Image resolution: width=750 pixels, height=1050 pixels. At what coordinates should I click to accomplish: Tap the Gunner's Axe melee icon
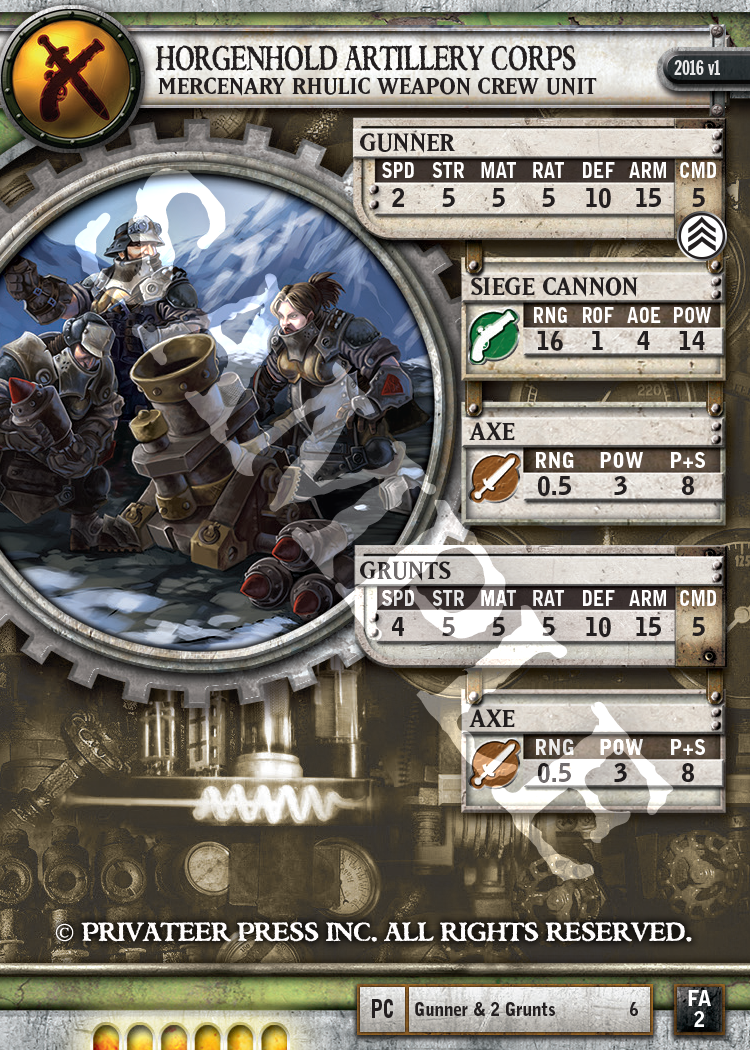[x=495, y=477]
